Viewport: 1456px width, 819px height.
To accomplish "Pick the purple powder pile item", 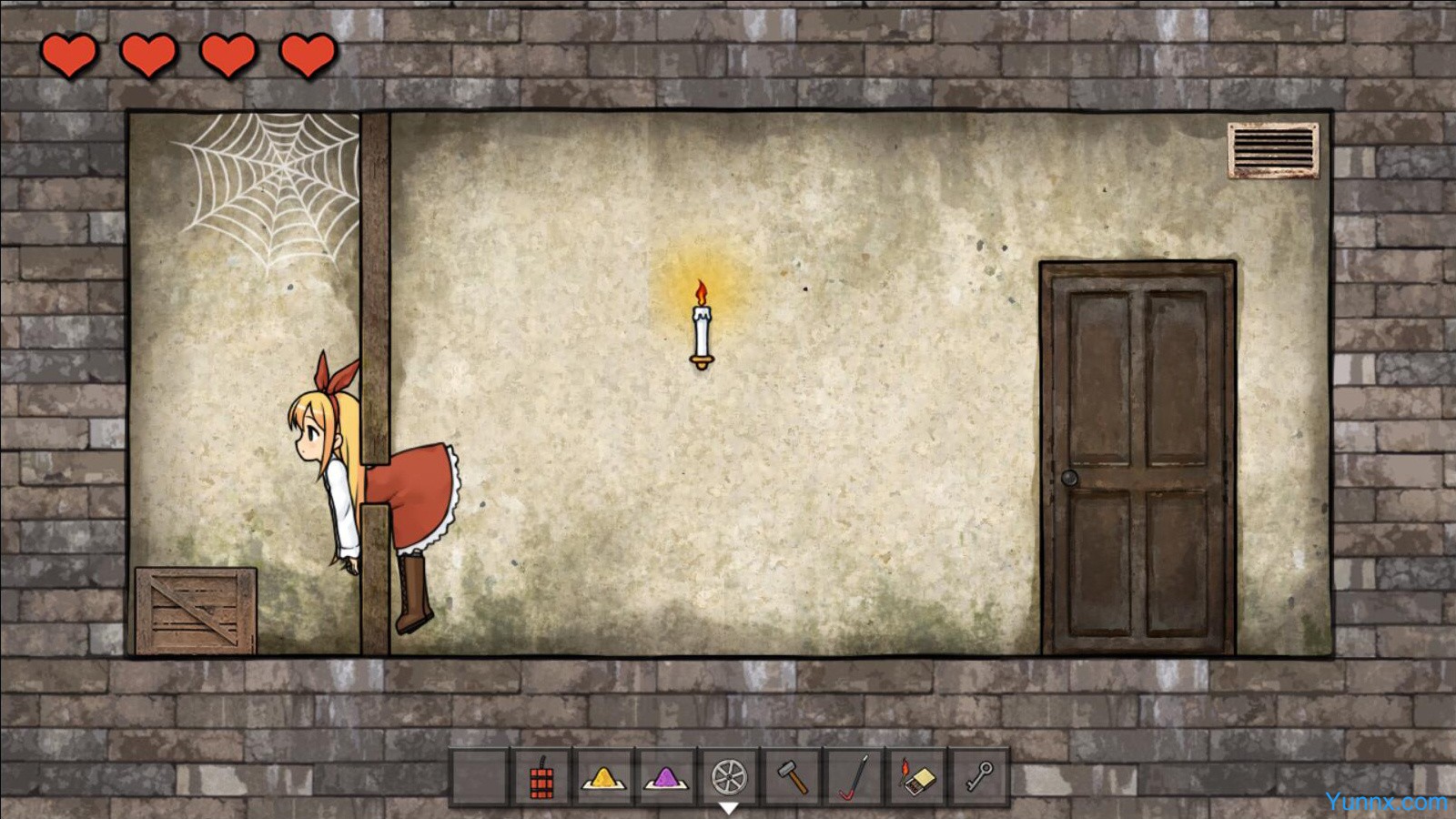I will click(665, 778).
